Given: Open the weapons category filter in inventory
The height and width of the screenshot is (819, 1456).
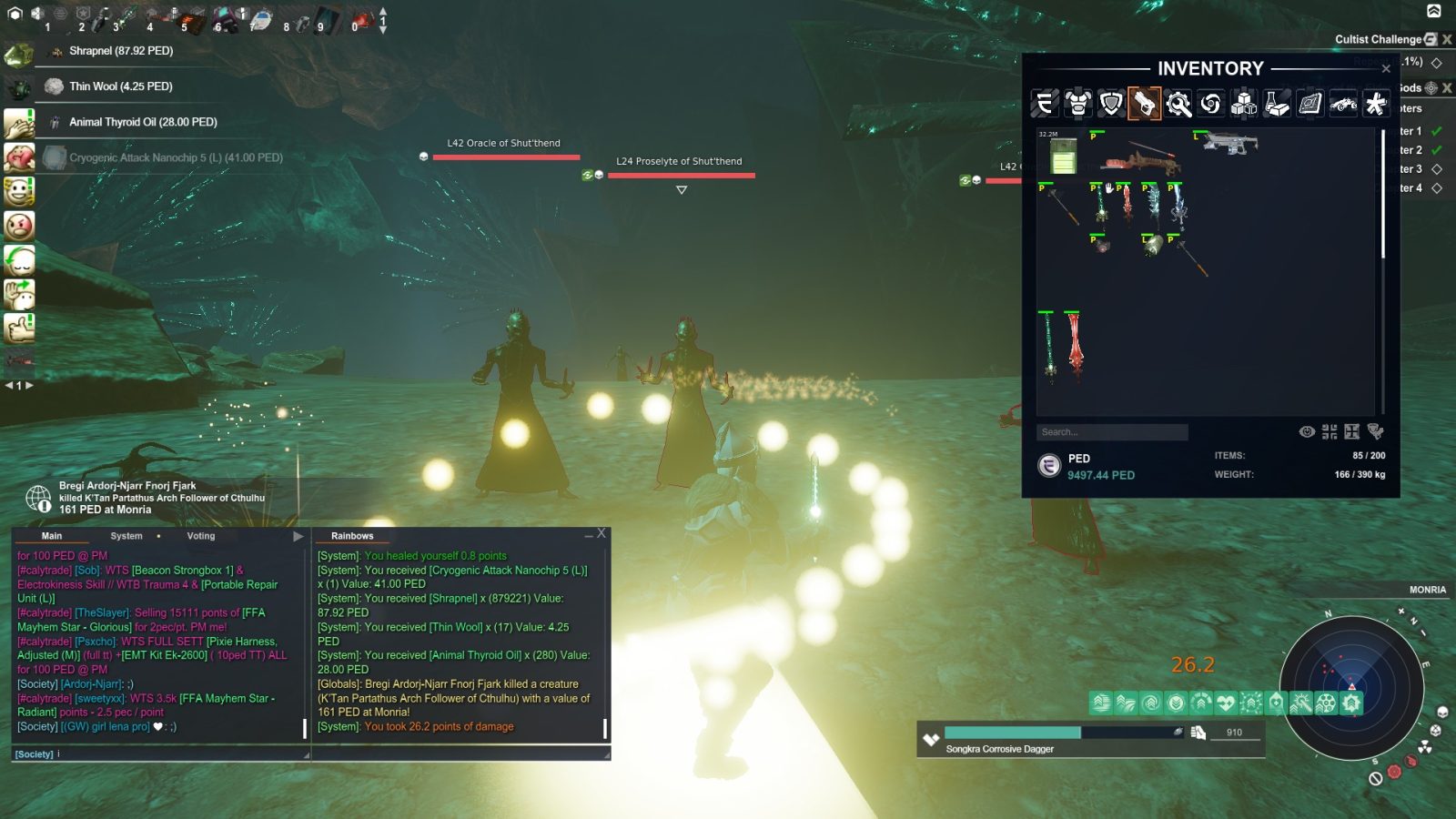Looking at the screenshot, I should (1144, 104).
